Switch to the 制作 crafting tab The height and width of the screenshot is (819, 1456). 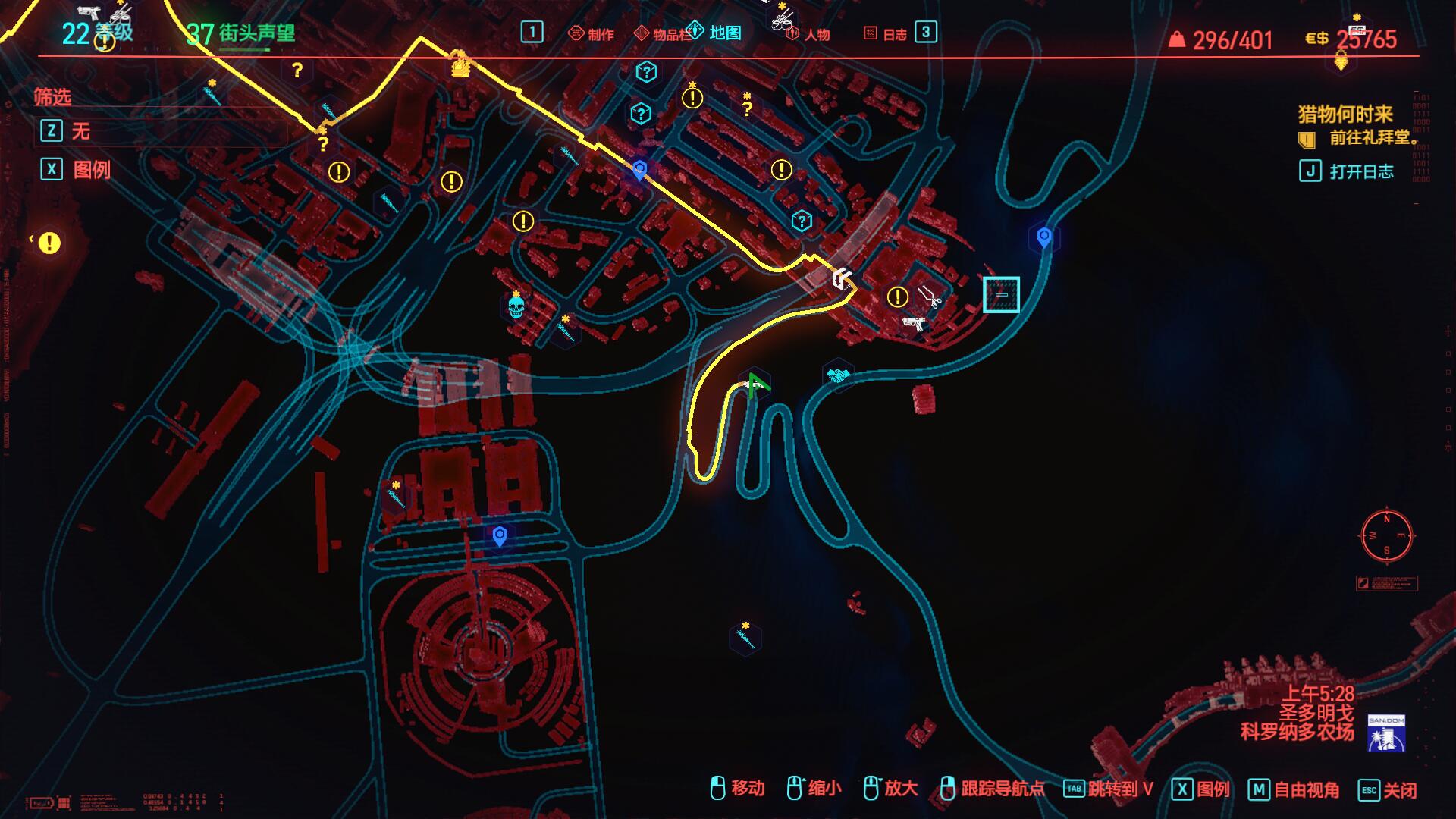(591, 33)
